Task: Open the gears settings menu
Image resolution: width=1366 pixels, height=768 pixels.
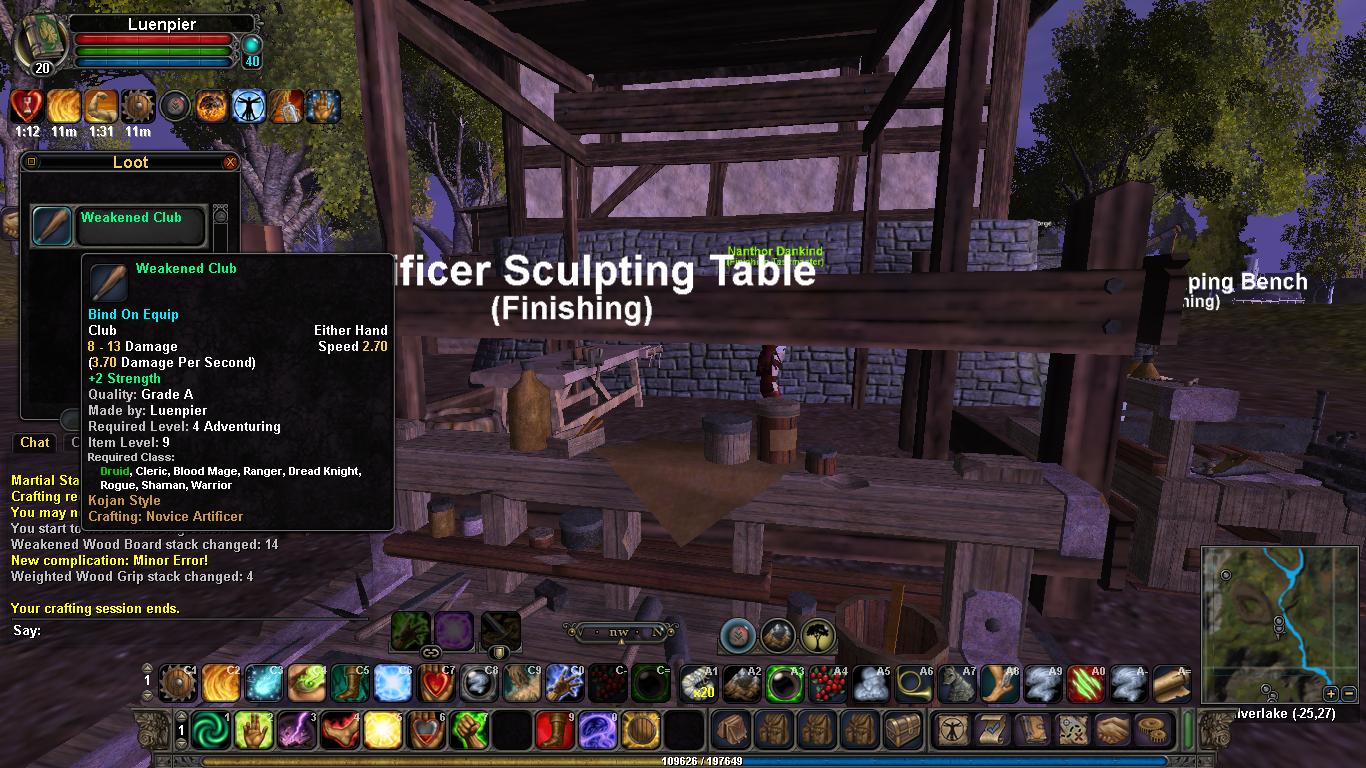Action: click(x=1154, y=731)
